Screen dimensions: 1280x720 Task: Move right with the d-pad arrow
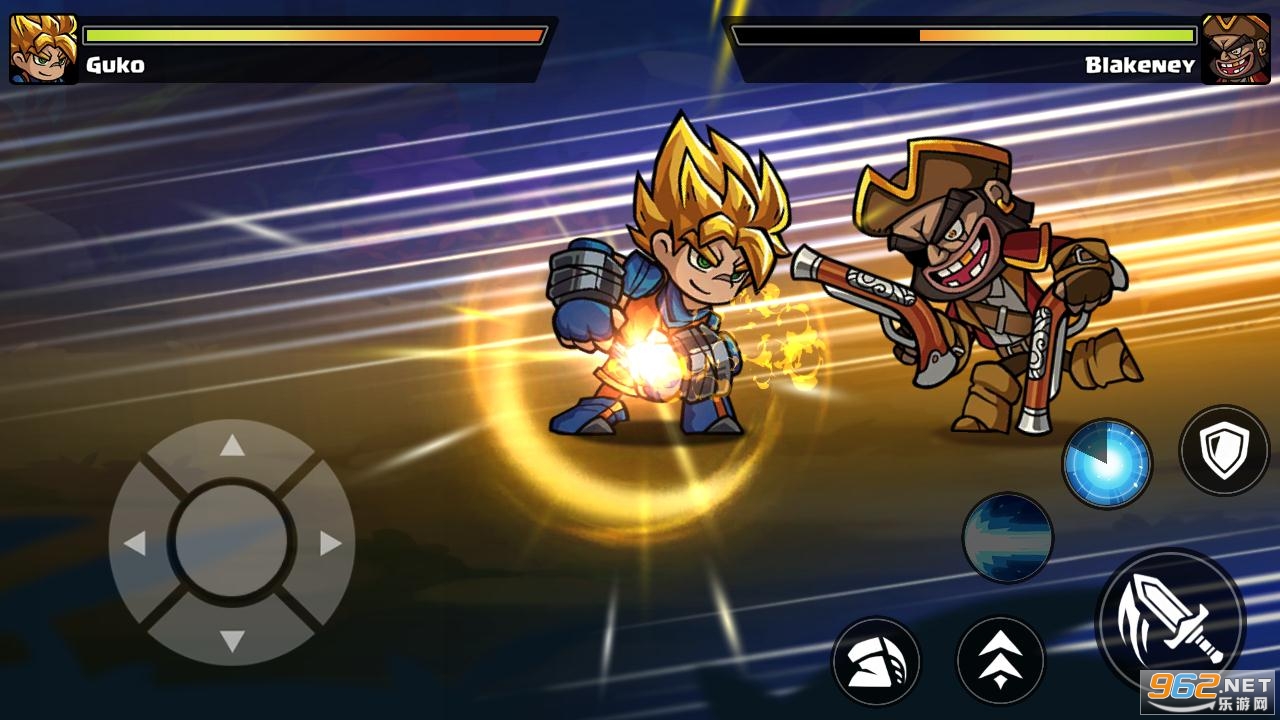[330, 543]
